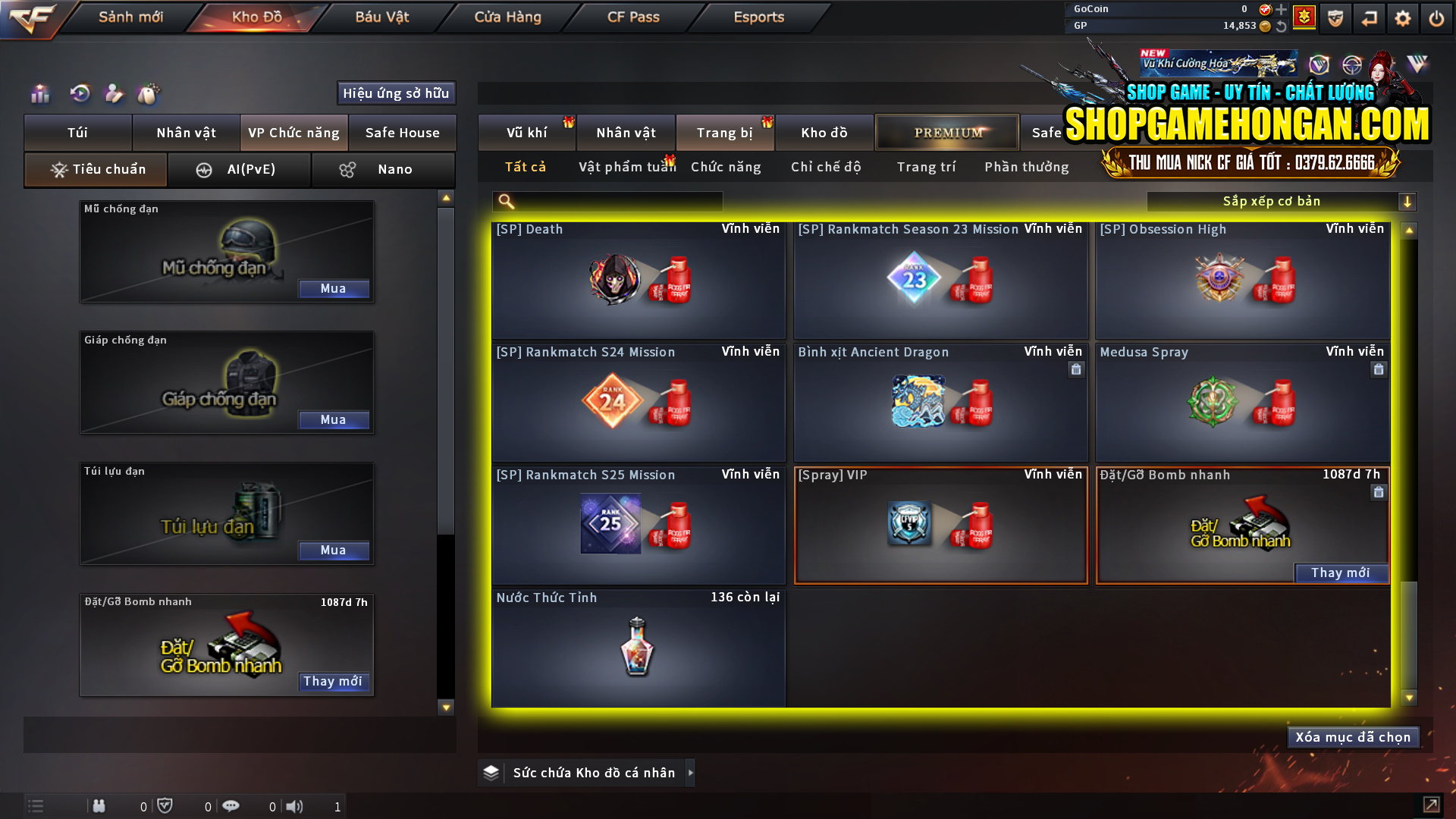Click the delete trash icon on Medusa Spray

click(1379, 369)
